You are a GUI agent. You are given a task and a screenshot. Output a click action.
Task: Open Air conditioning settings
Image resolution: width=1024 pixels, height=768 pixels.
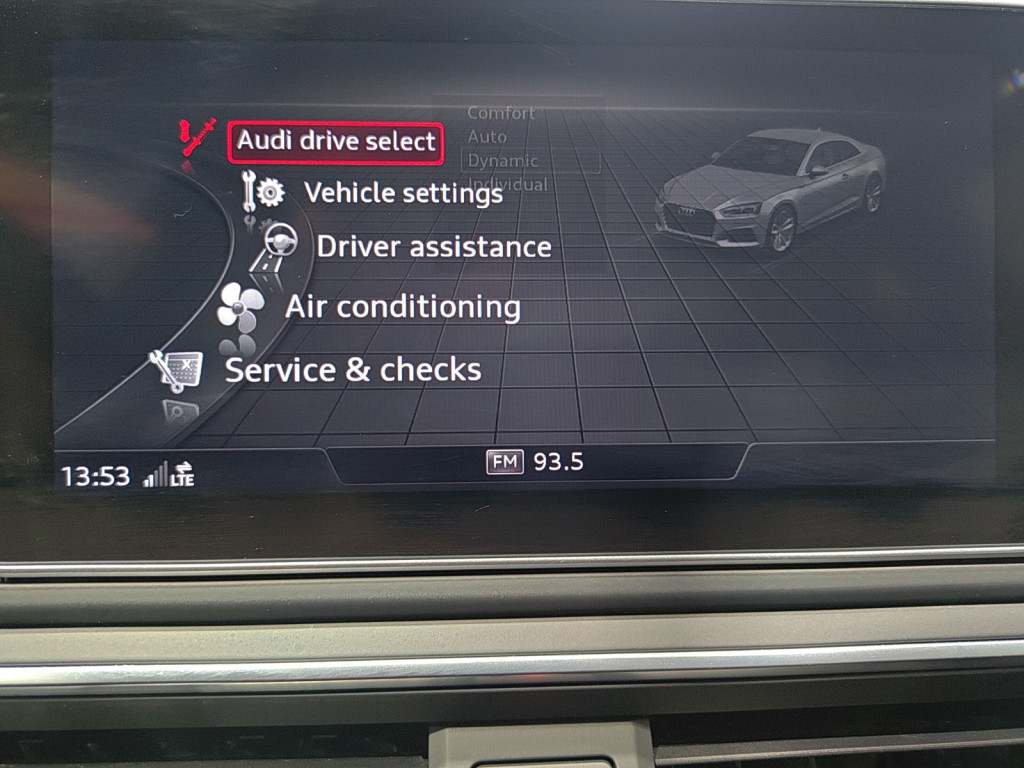[x=402, y=307]
